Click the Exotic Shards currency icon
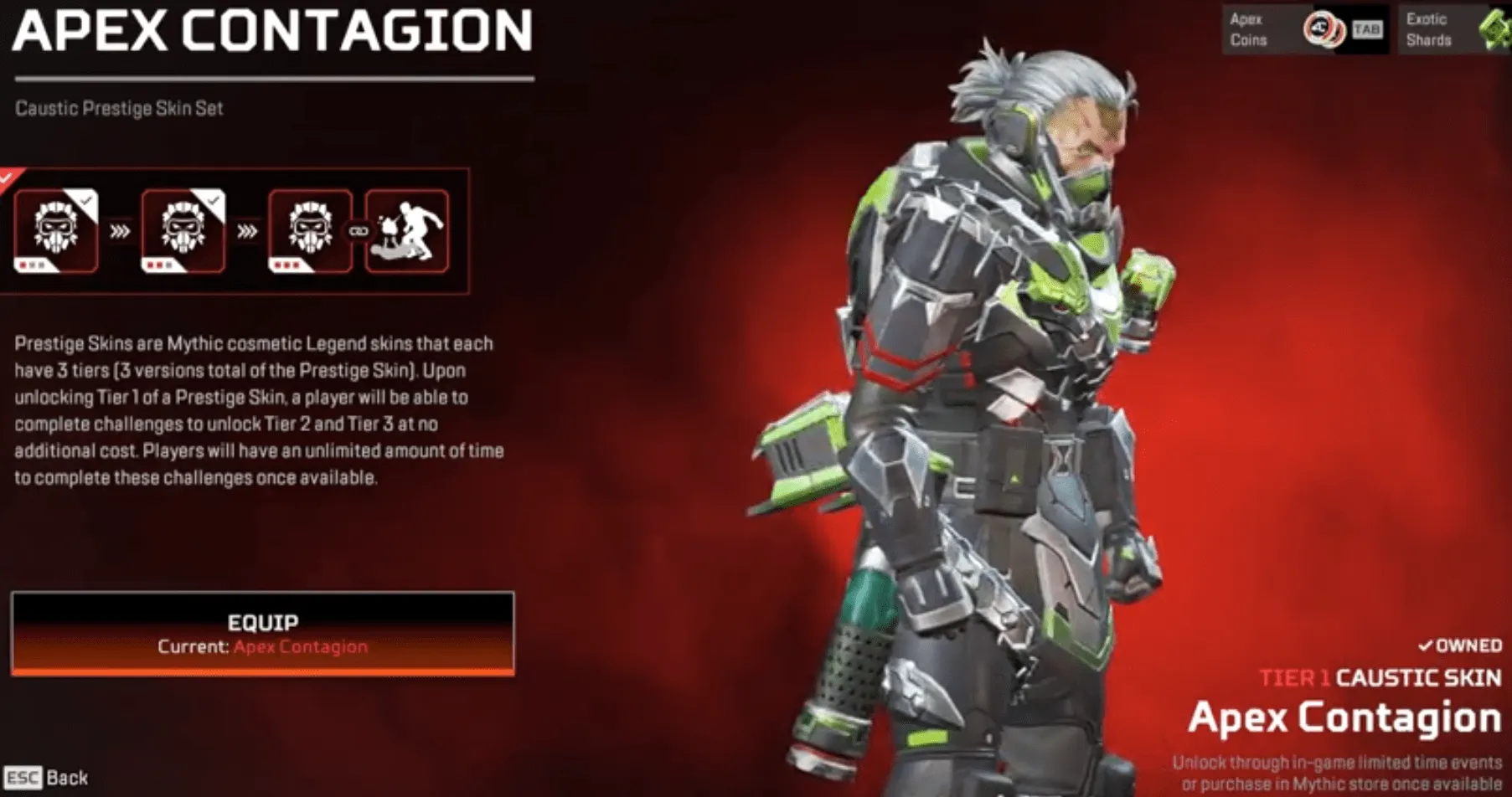1512x797 pixels. coord(1492,28)
